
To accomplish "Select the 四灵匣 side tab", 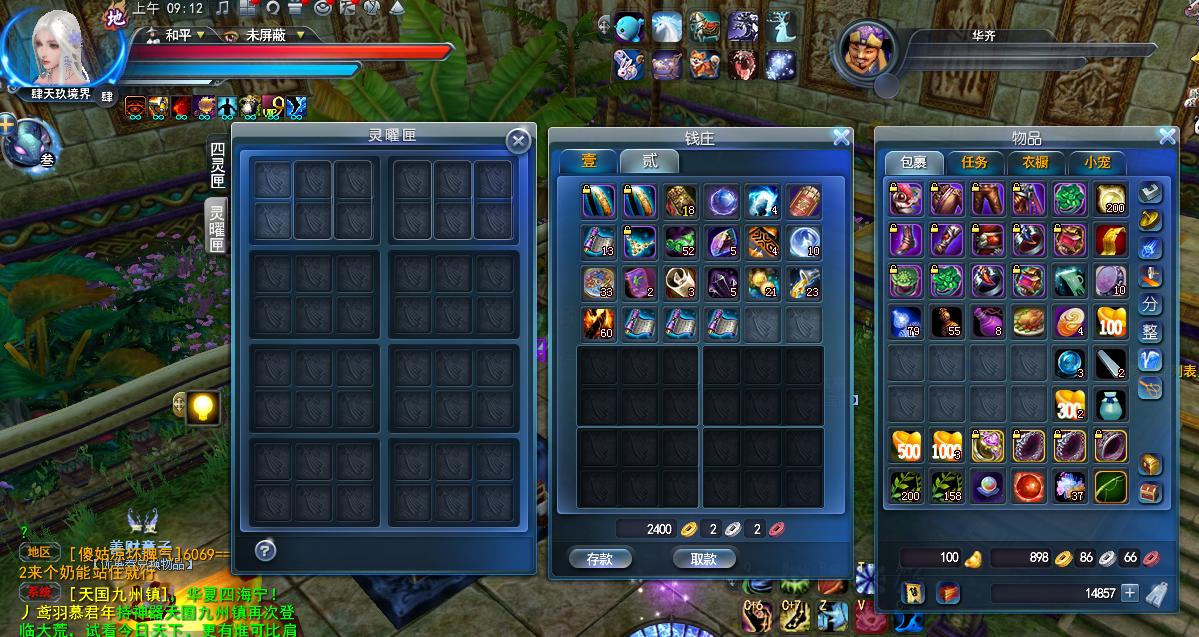I will pos(217,165).
